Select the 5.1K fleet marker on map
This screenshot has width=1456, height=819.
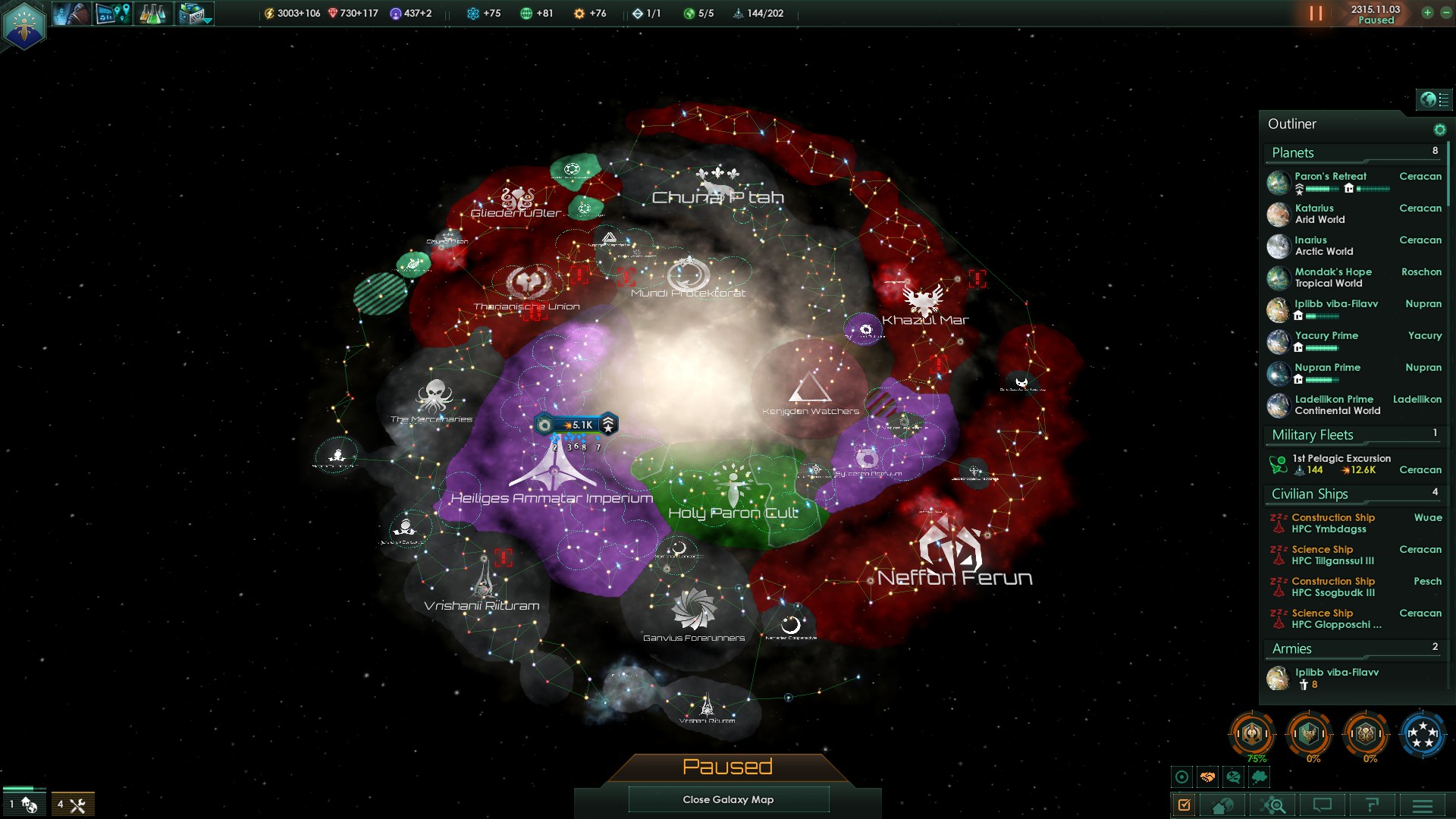coord(576,425)
